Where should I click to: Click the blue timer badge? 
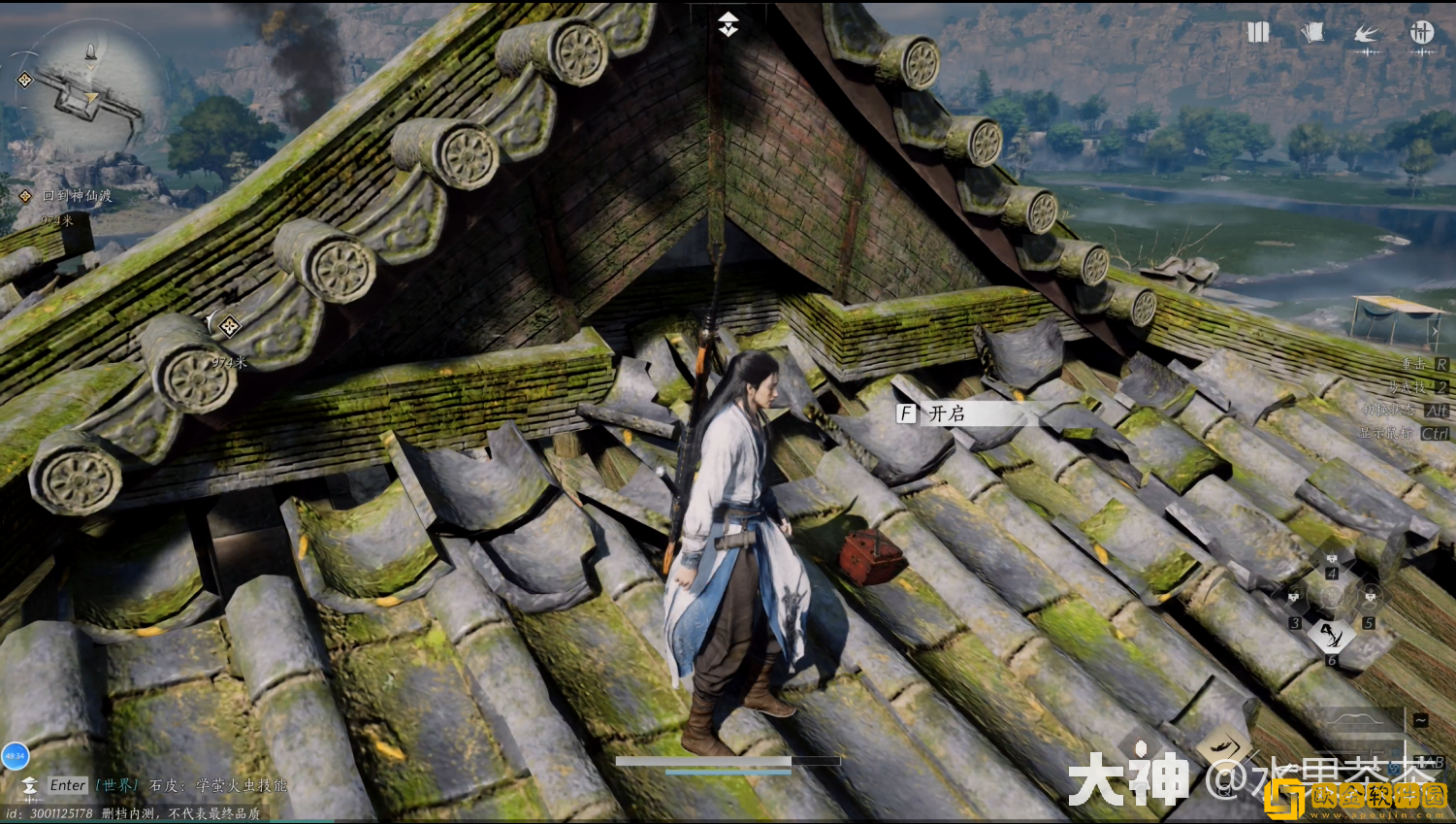pyautogui.click(x=15, y=755)
